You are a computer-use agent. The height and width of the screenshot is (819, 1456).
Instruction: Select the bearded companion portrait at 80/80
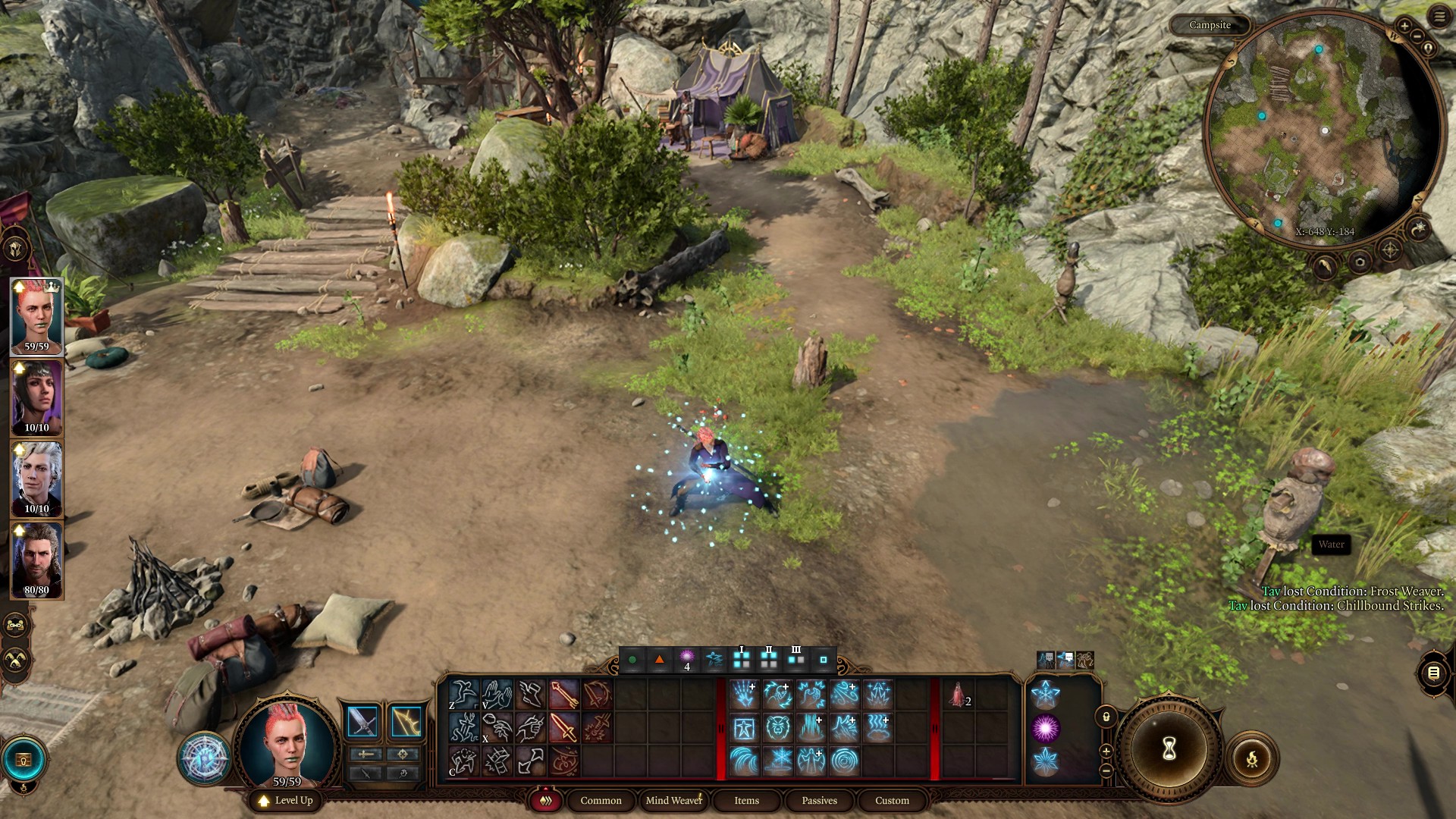click(36, 560)
